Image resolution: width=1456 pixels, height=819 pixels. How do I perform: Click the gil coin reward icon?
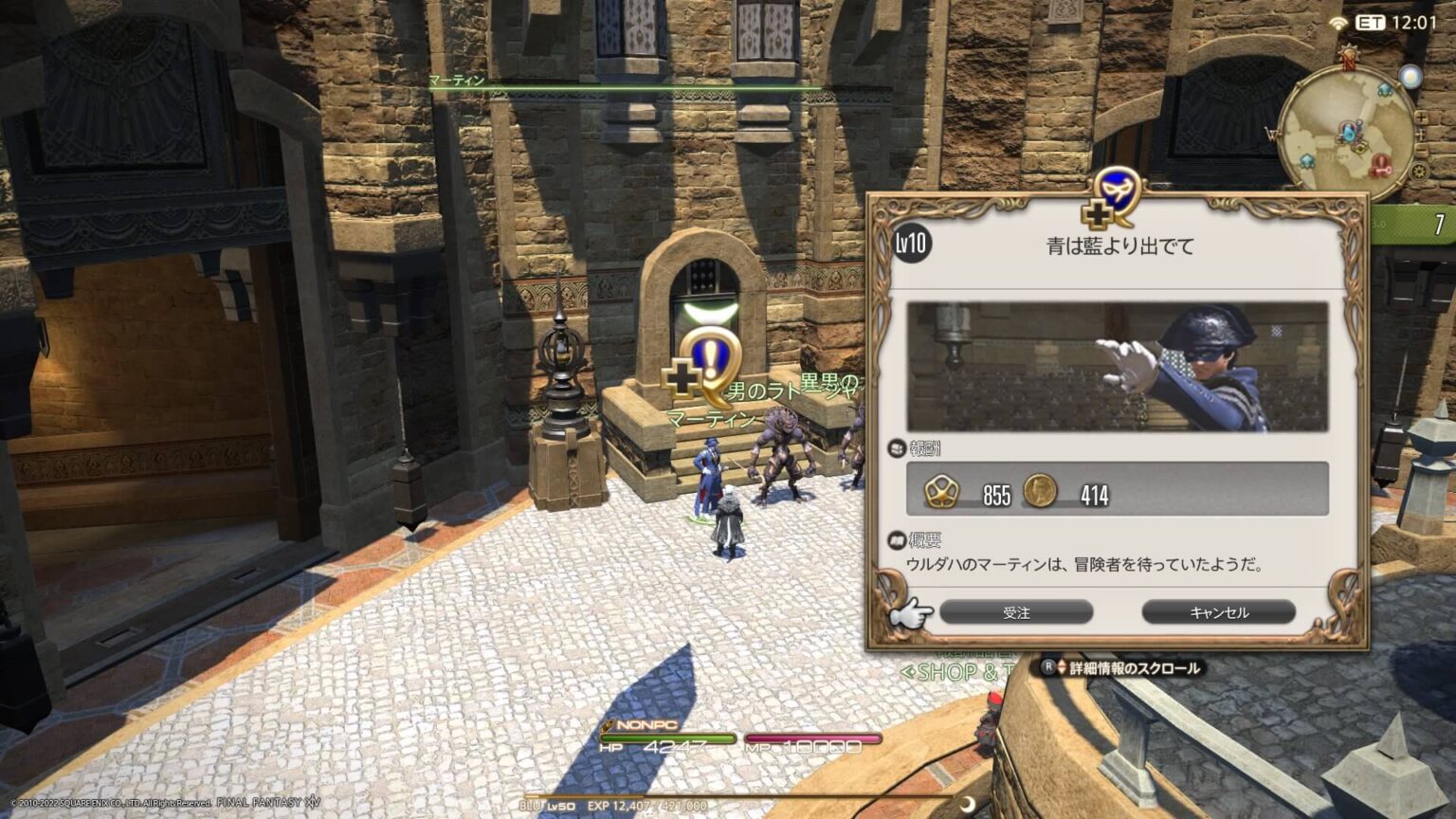1040,491
